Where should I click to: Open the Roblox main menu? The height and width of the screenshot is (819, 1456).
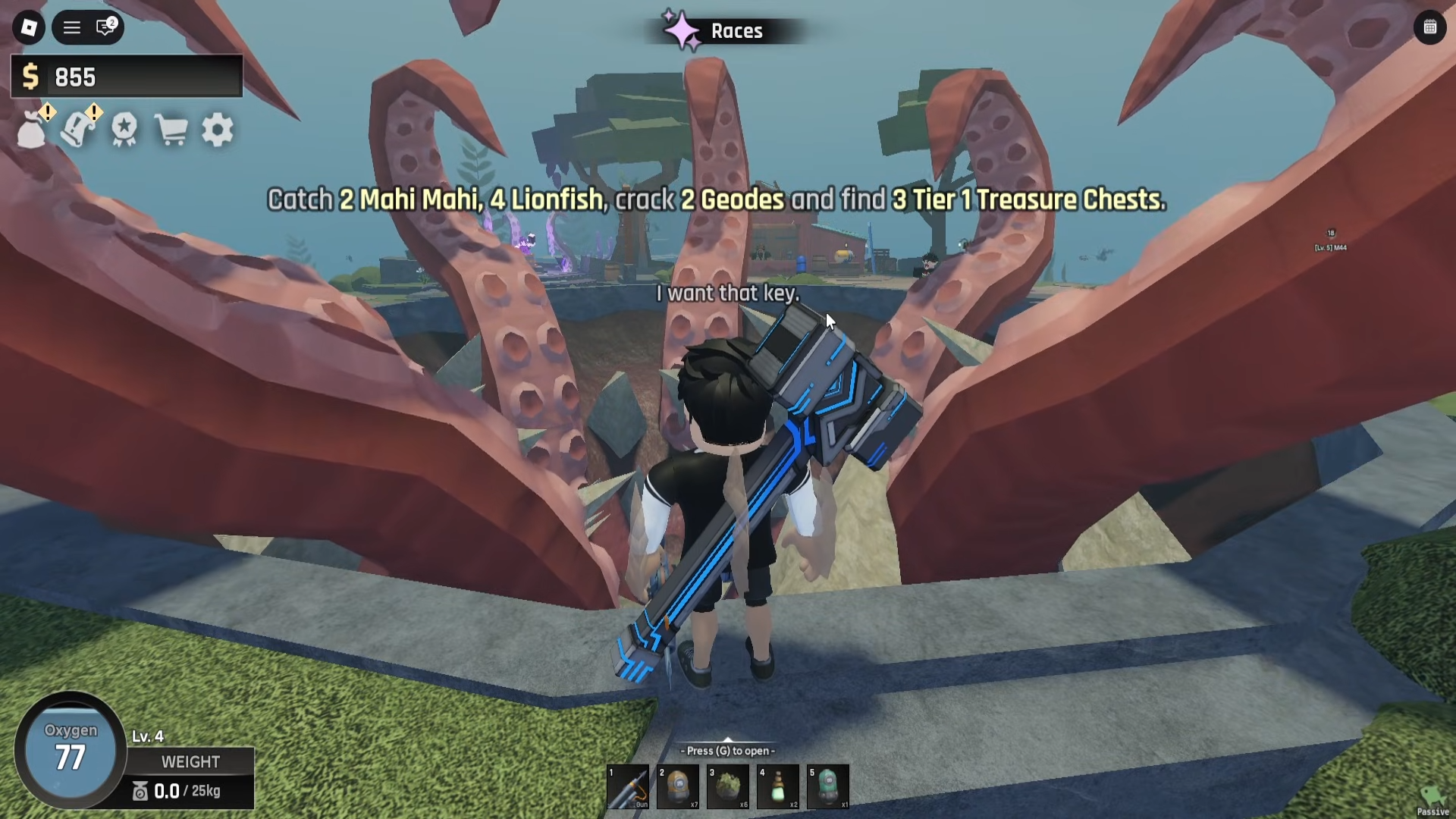pyautogui.click(x=29, y=28)
